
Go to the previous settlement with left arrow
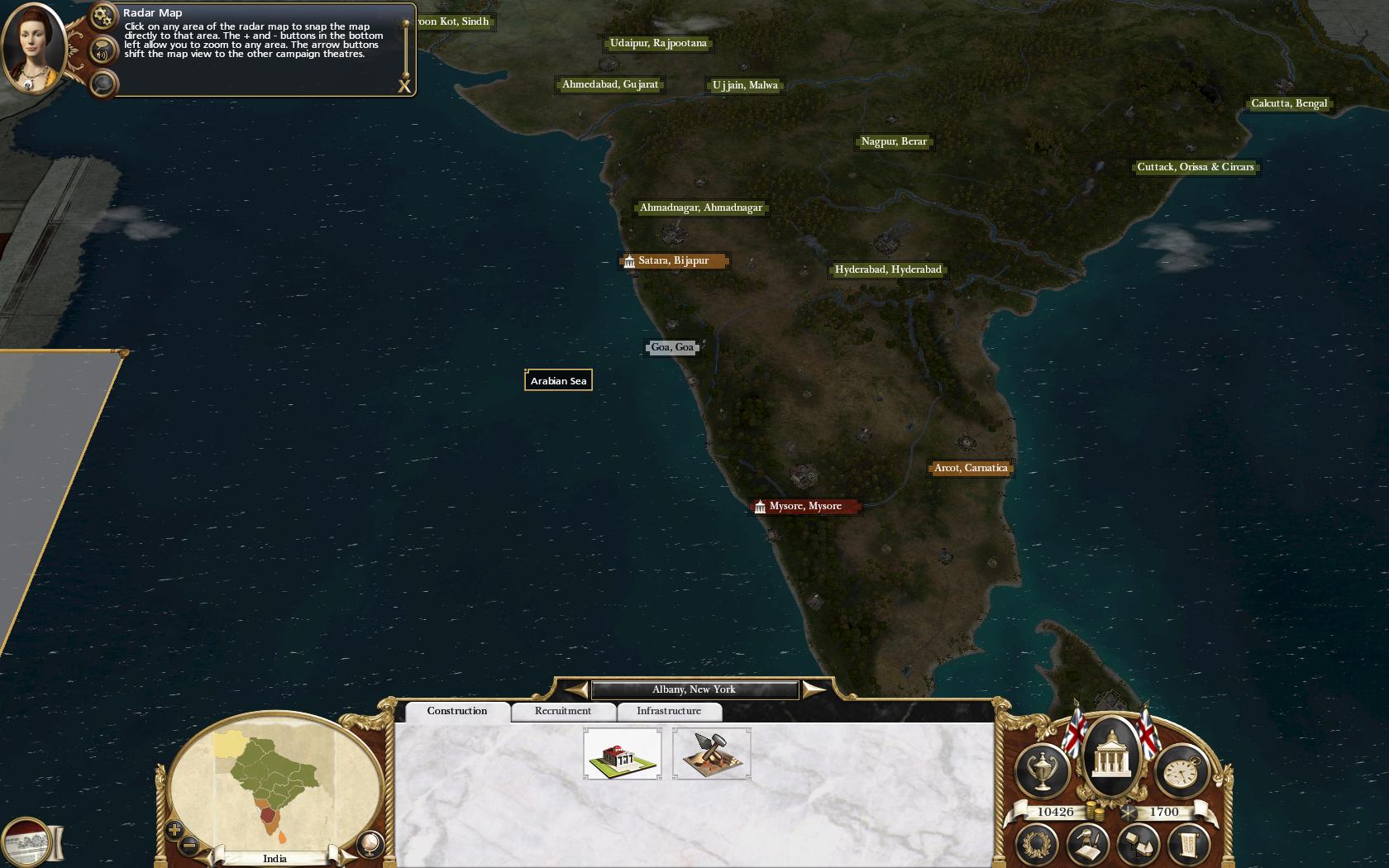point(576,689)
